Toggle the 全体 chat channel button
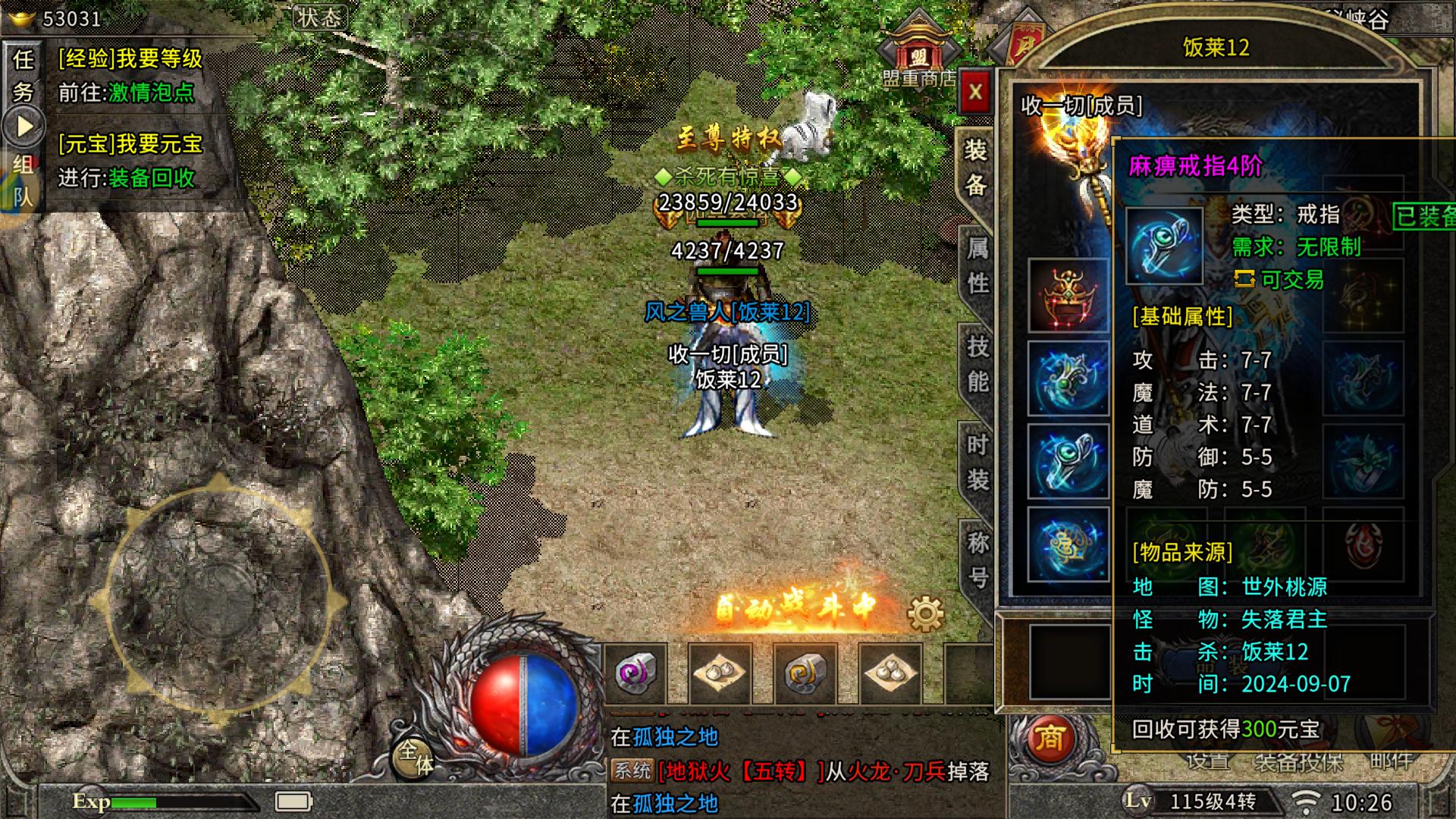 [x=416, y=756]
